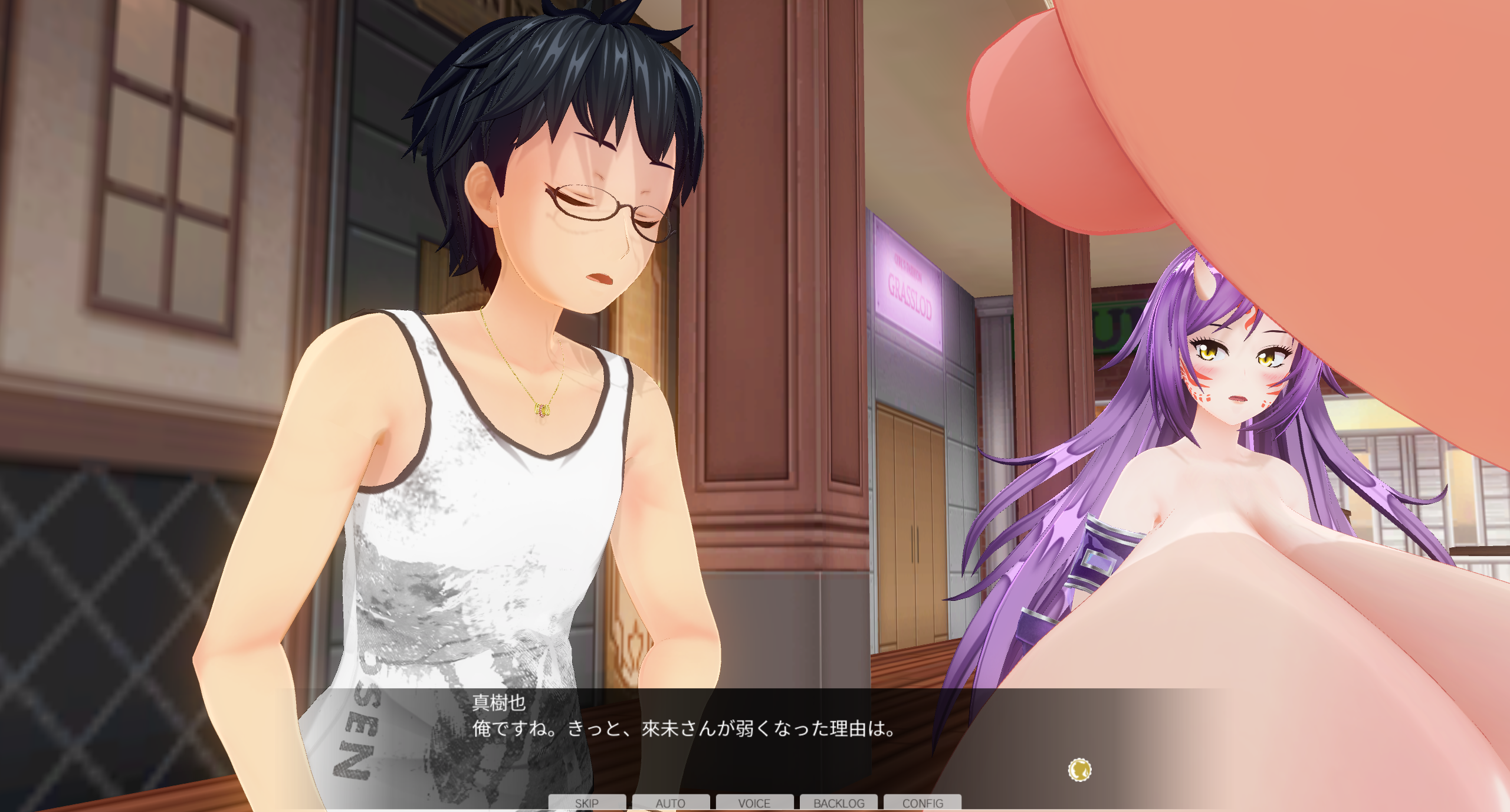
Task: Enable AUTO dialogue advance
Action: (x=671, y=803)
